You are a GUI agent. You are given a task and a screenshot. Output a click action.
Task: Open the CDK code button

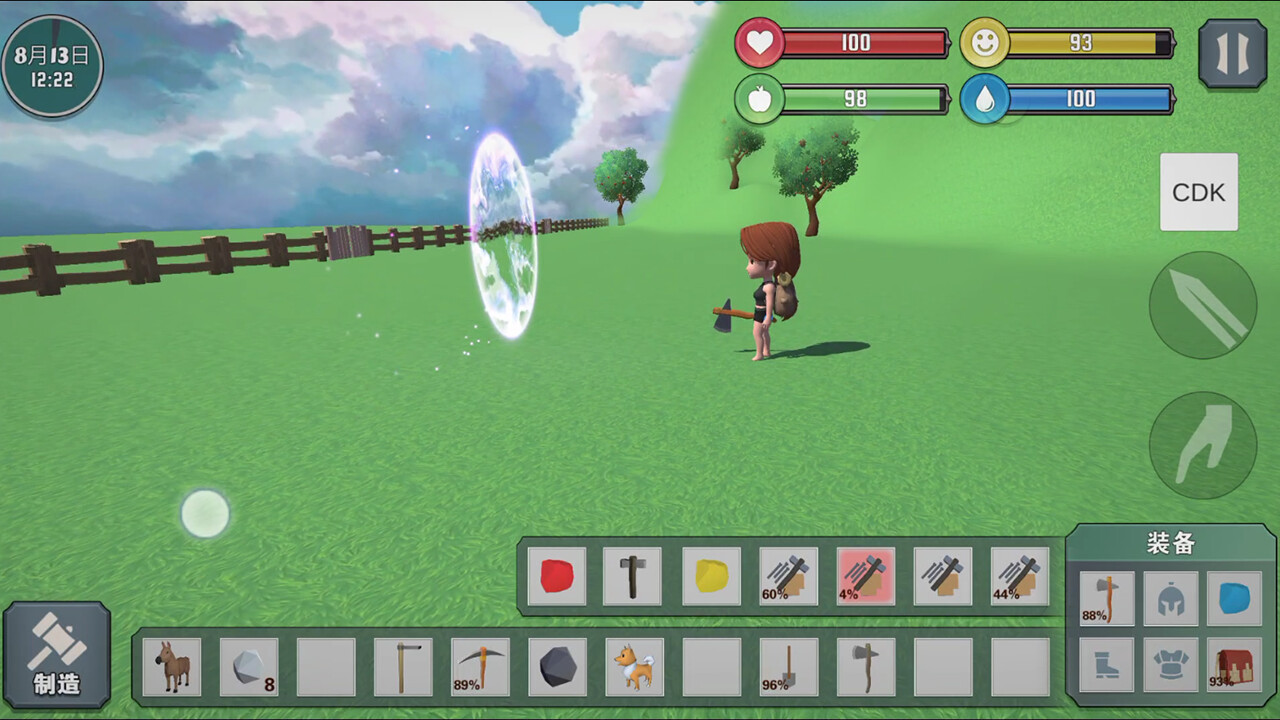(1198, 192)
